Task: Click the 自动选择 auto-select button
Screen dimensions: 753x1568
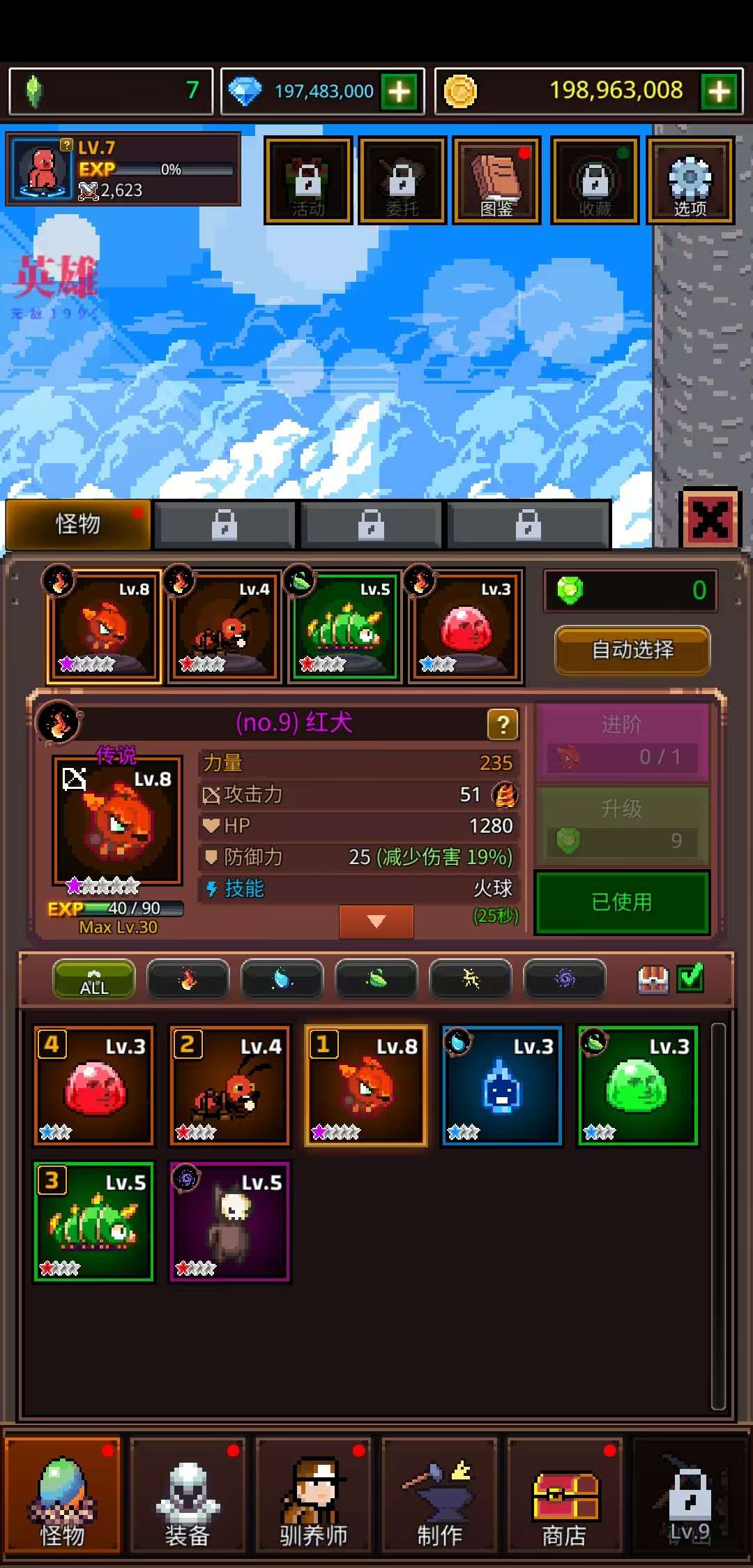Action: click(x=632, y=650)
